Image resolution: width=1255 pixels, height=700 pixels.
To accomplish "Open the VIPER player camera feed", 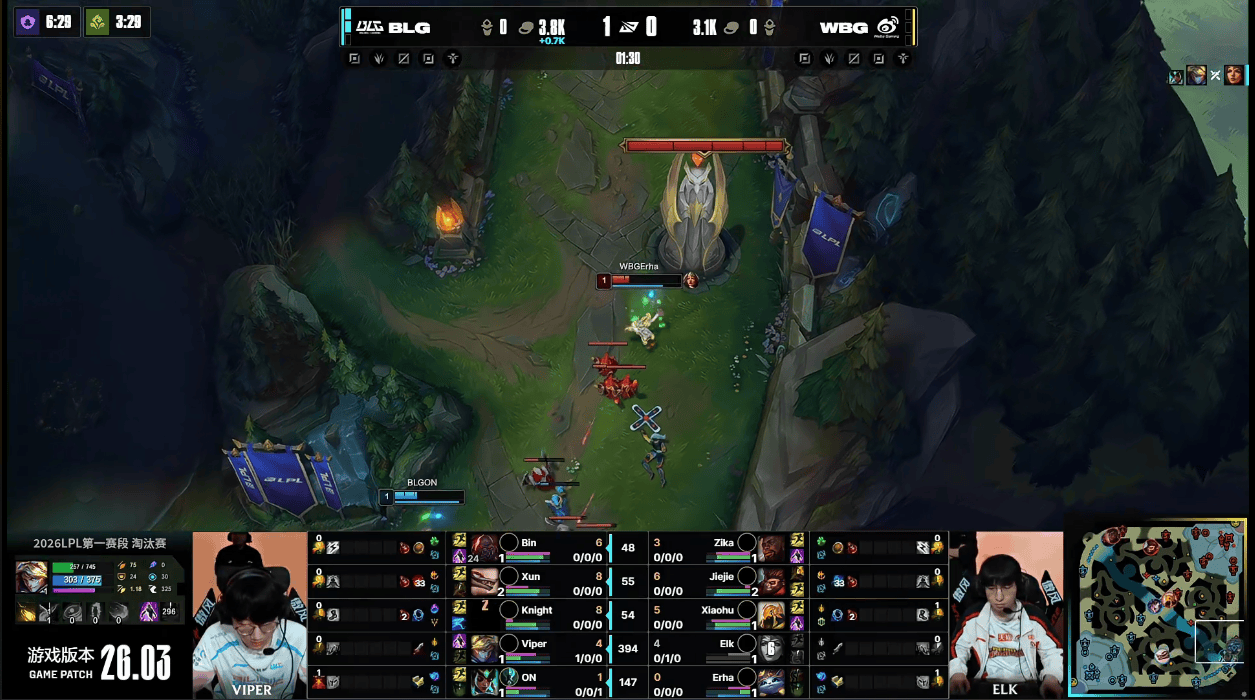I will pyautogui.click(x=250, y=615).
